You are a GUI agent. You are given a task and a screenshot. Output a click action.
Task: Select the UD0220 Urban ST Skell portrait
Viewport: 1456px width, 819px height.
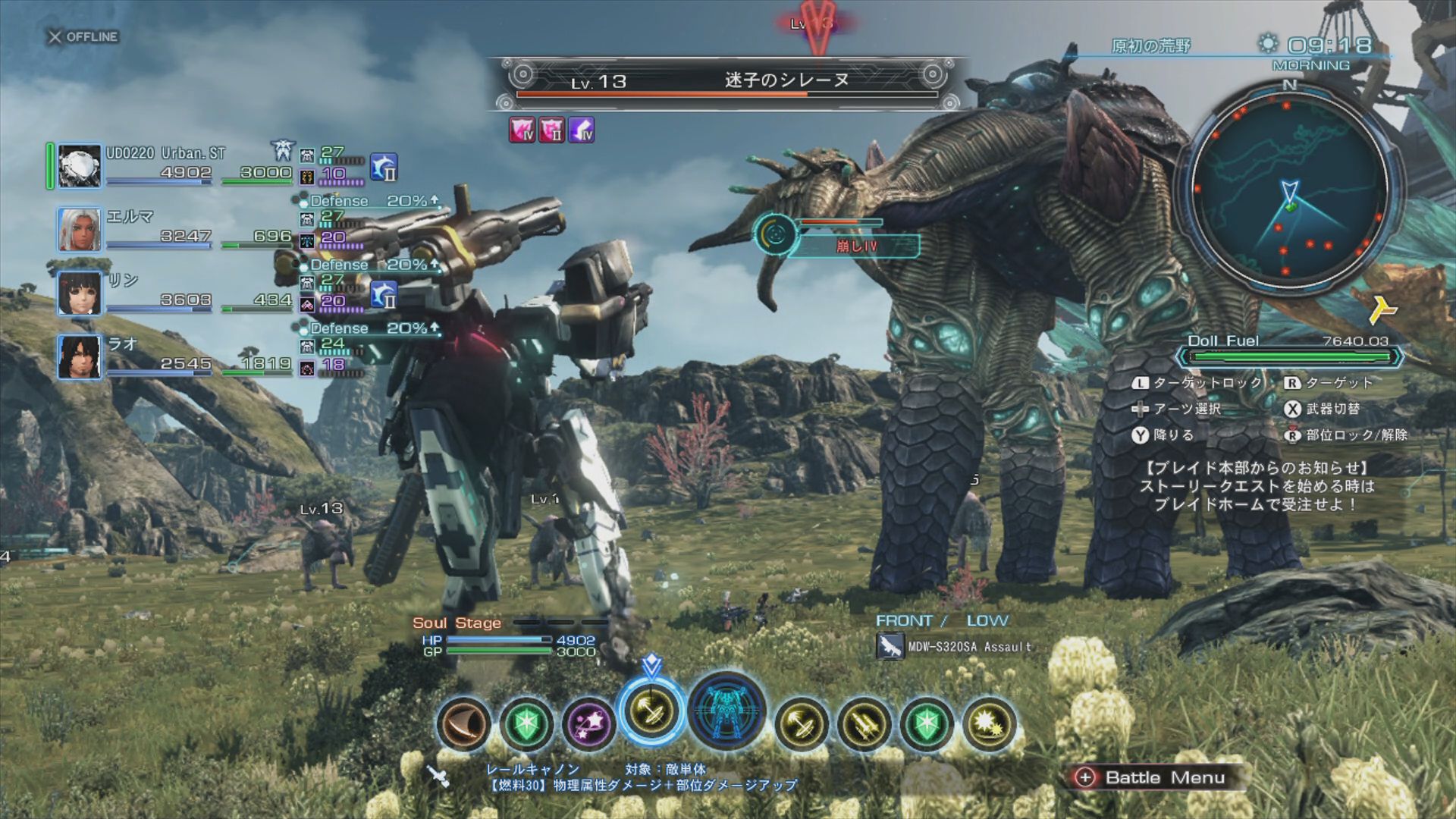(x=80, y=165)
